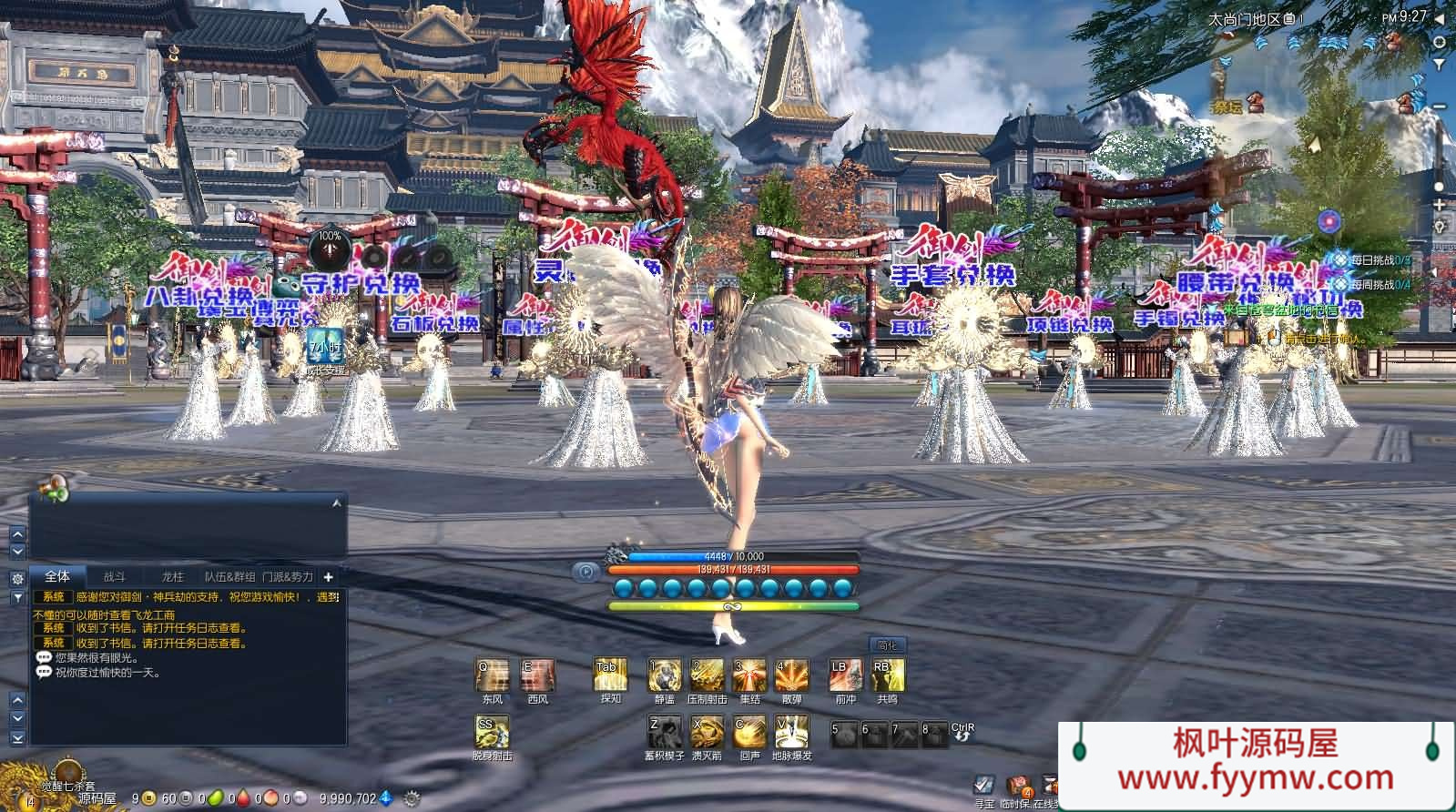Trigger the 地脉爆发 skill
The width and height of the screenshot is (1456, 812).
[791, 731]
